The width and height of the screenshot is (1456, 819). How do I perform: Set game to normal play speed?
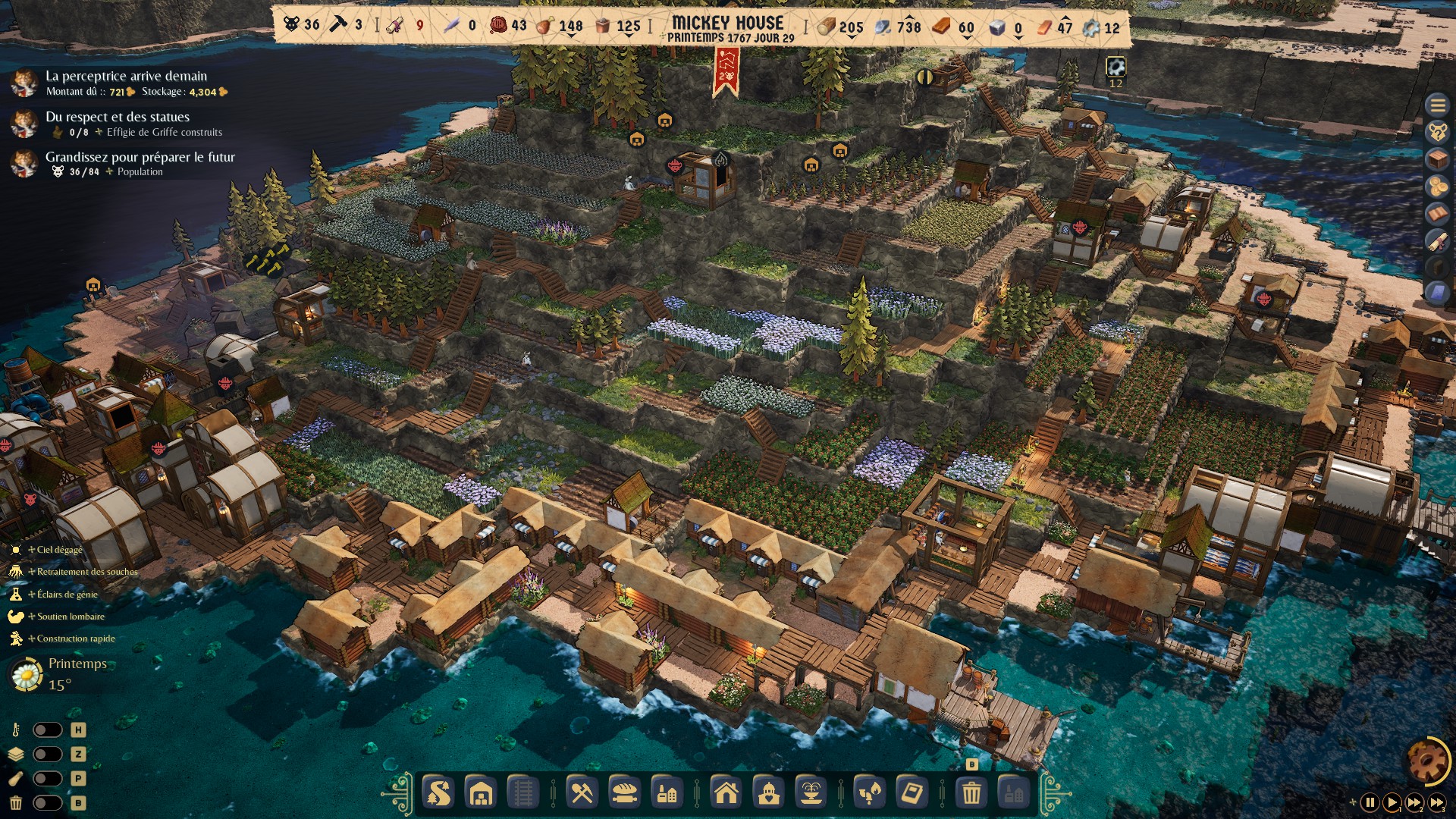click(x=1392, y=802)
